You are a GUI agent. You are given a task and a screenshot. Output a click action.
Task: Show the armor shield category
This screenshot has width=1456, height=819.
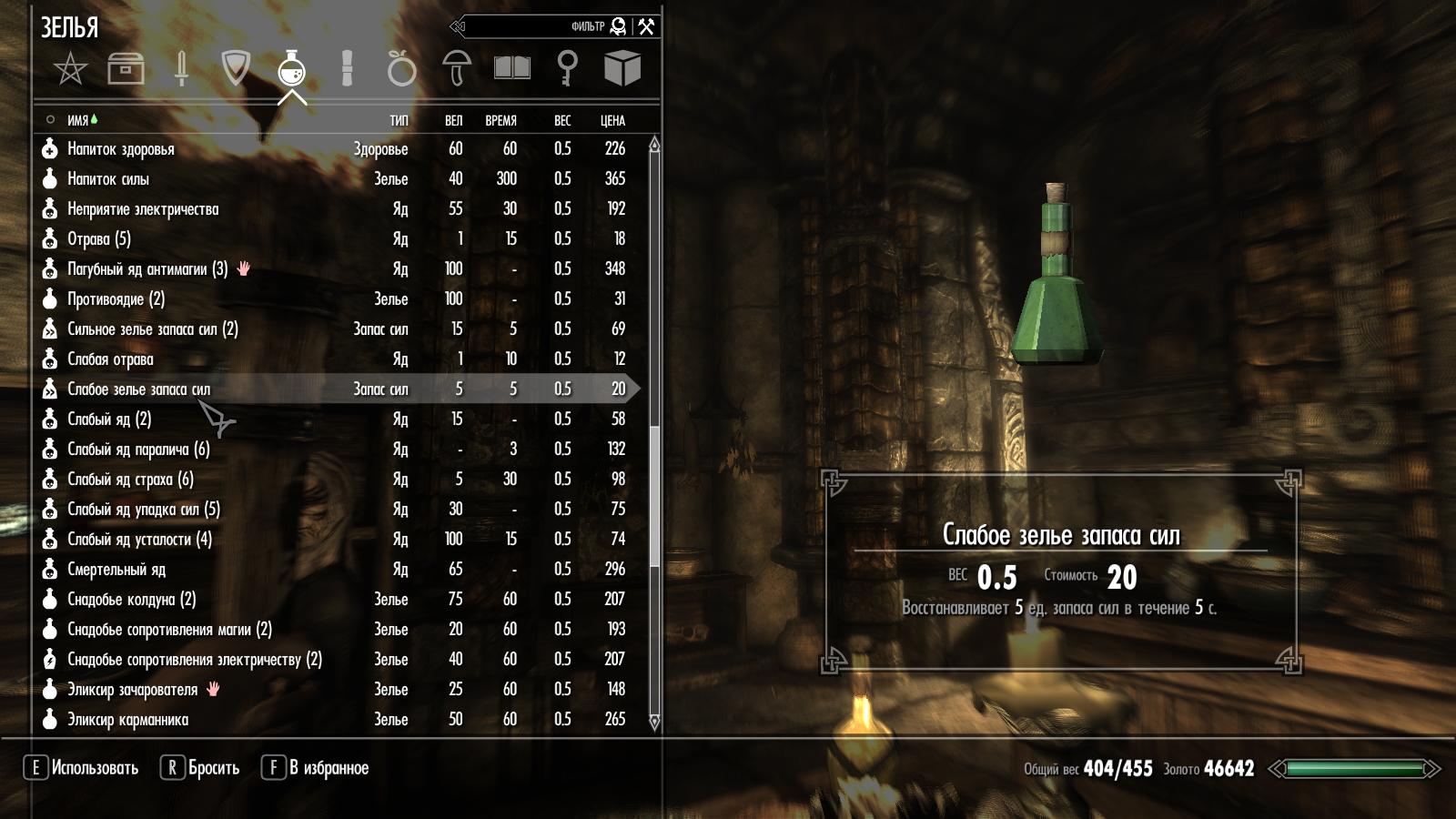pos(236,68)
